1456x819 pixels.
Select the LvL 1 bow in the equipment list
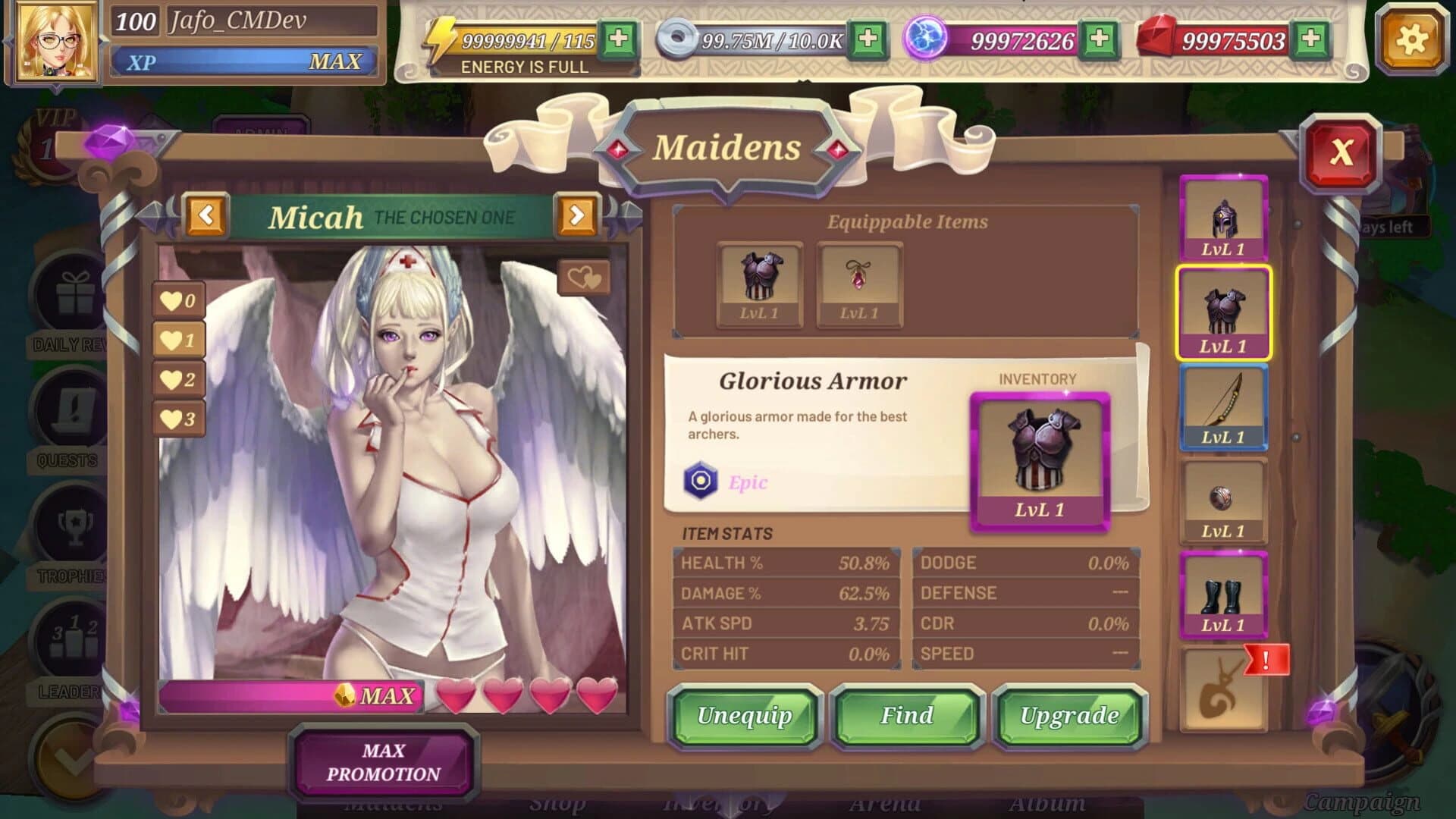tap(1223, 407)
